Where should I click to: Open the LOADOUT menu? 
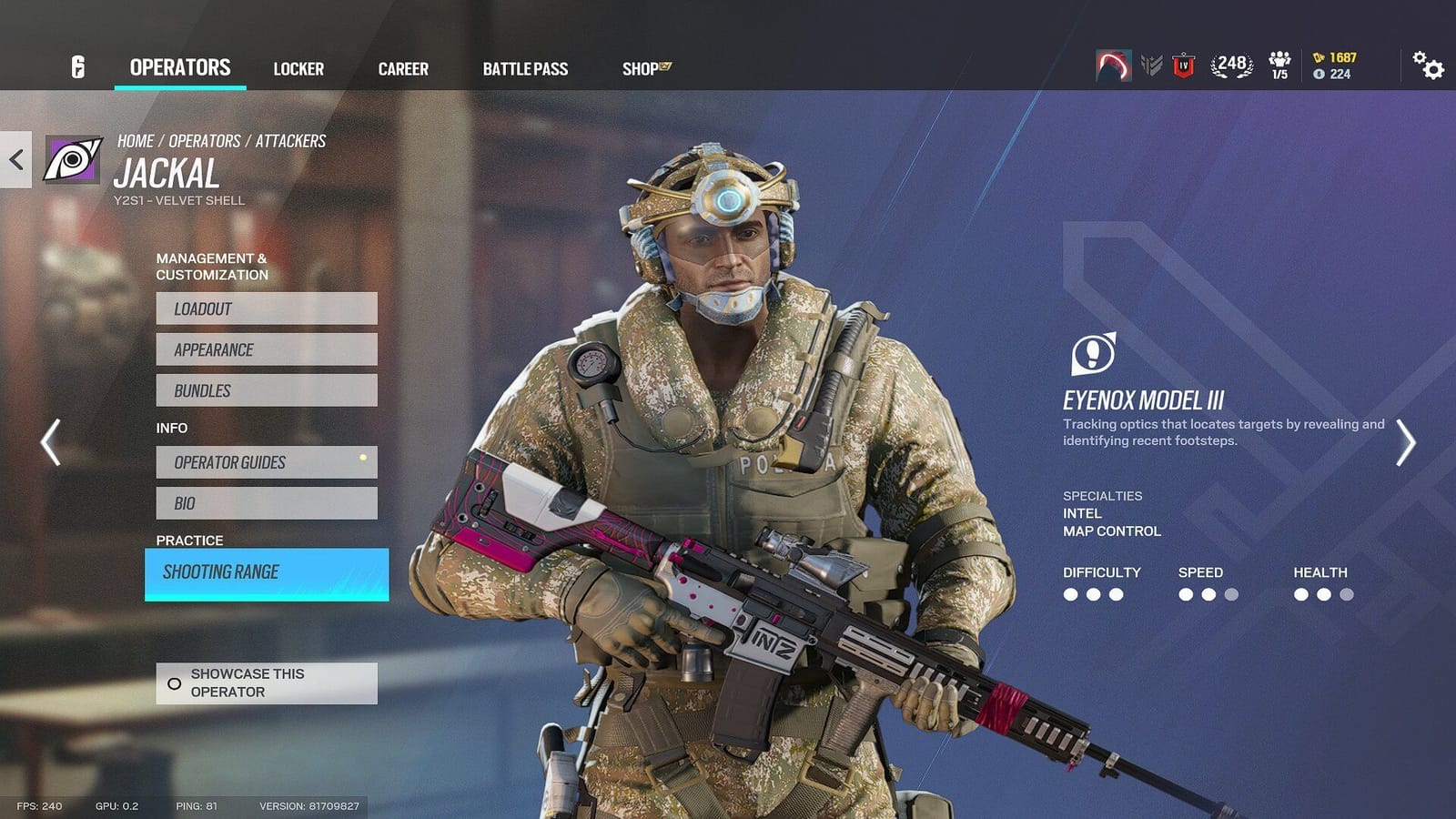(266, 308)
